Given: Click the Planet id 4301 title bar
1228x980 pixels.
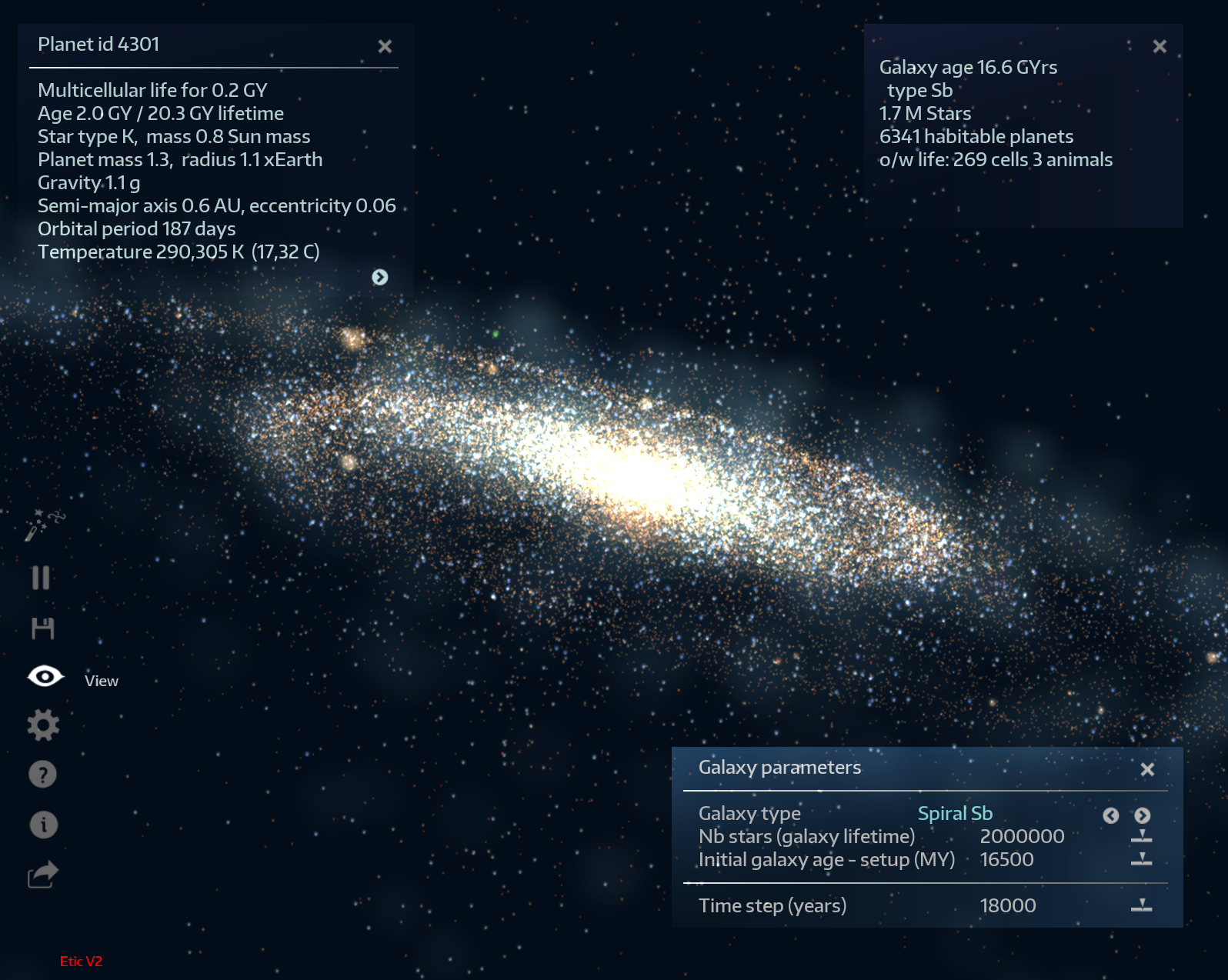Looking at the screenshot, I should [x=100, y=45].
